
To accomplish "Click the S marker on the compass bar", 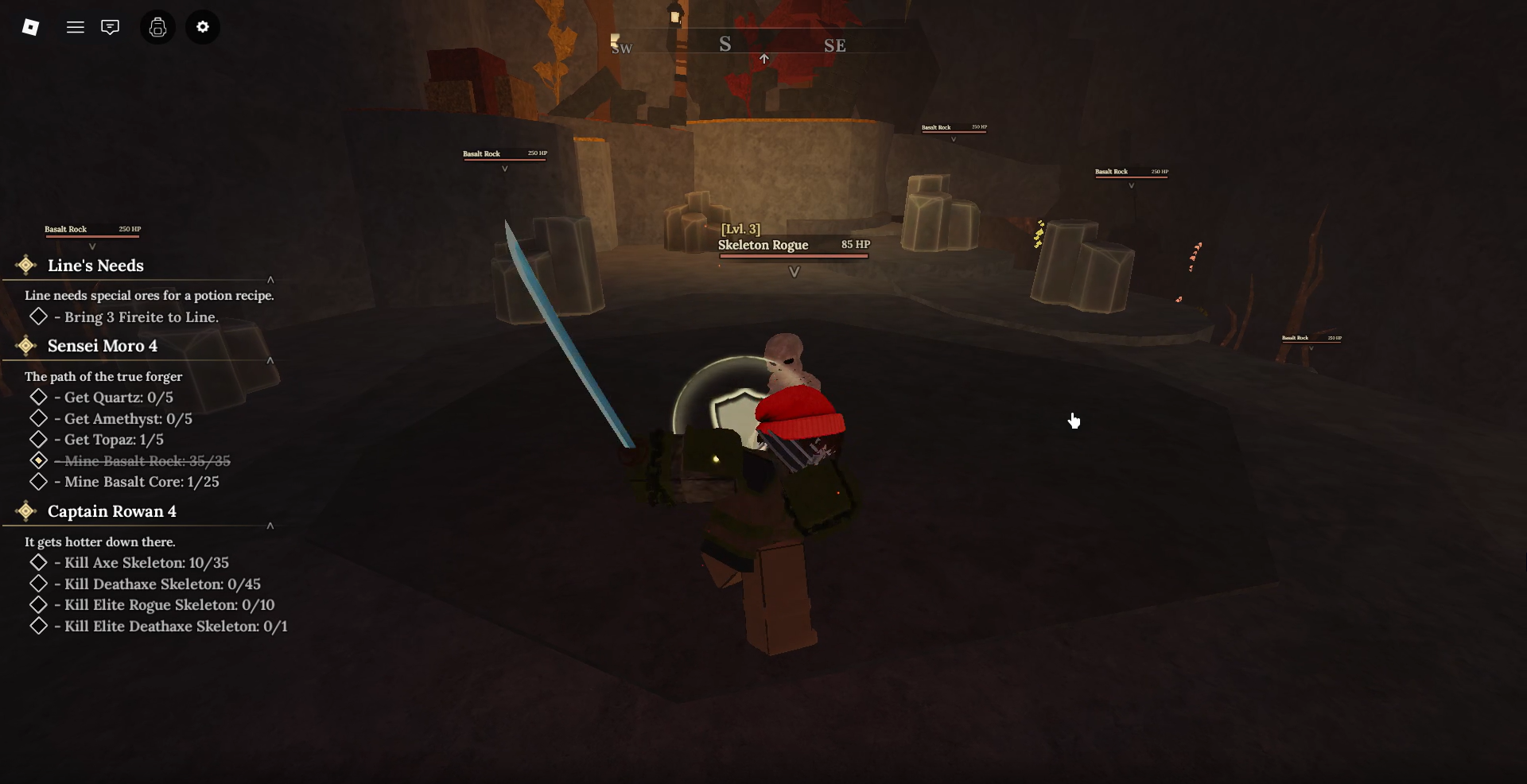I will 725,44.
